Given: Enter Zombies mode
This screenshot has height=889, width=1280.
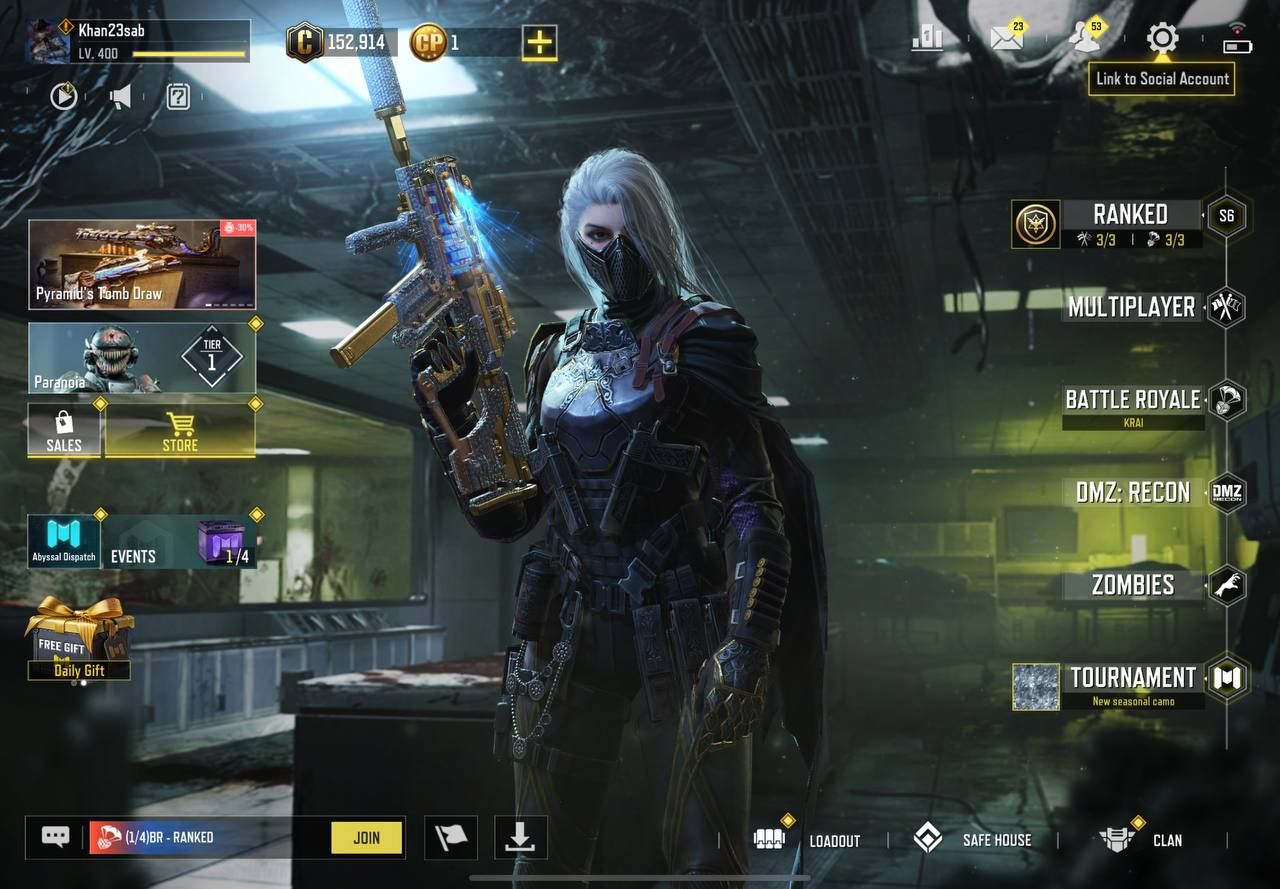Looking at the screenshot, I should (1133, 585).
